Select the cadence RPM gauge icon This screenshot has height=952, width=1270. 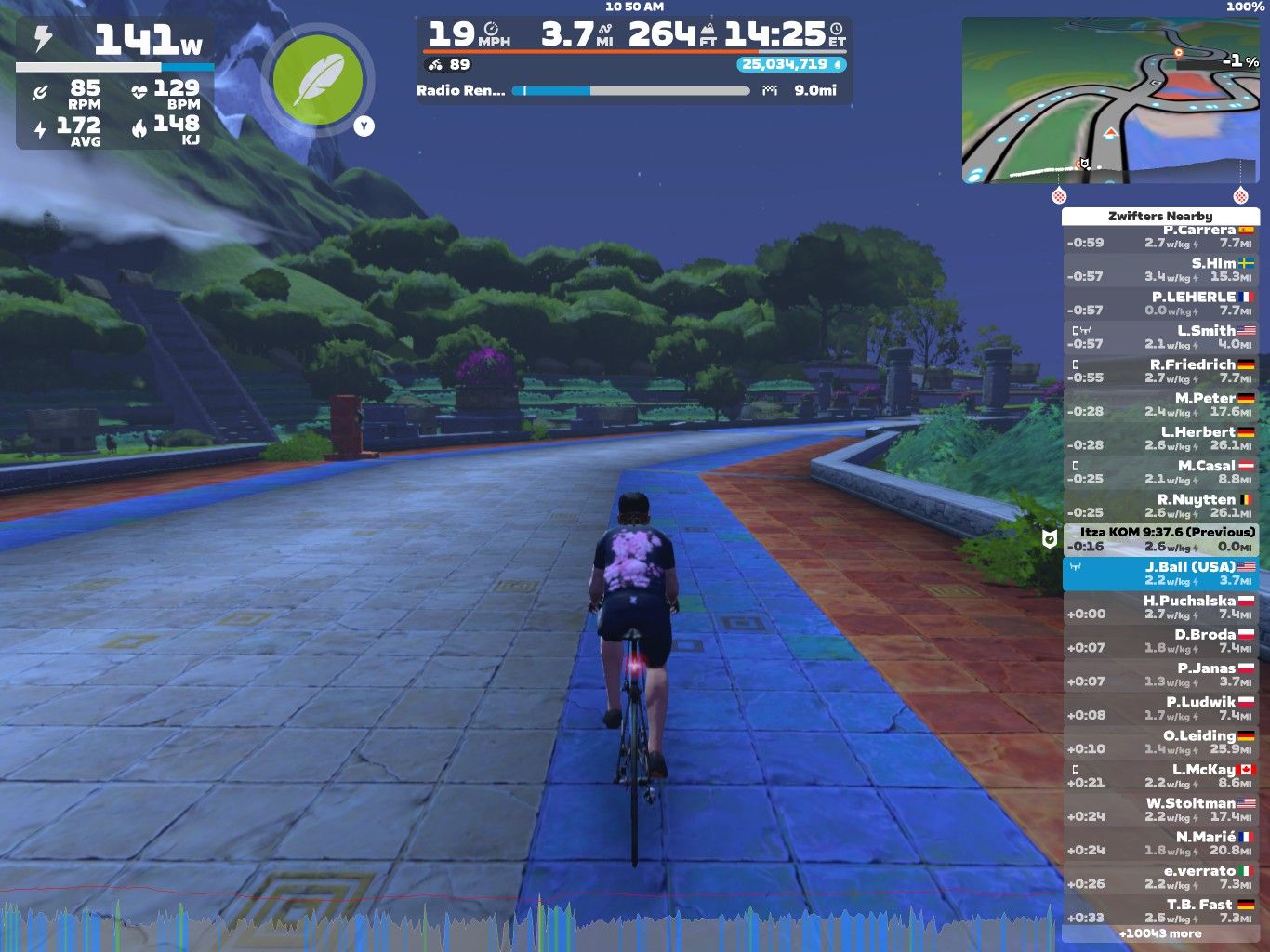[x=40, y=91]
